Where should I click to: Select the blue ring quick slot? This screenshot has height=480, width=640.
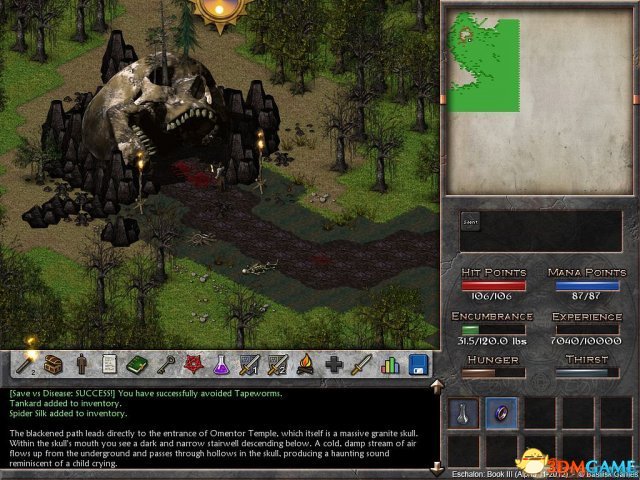tap(502, 412)
